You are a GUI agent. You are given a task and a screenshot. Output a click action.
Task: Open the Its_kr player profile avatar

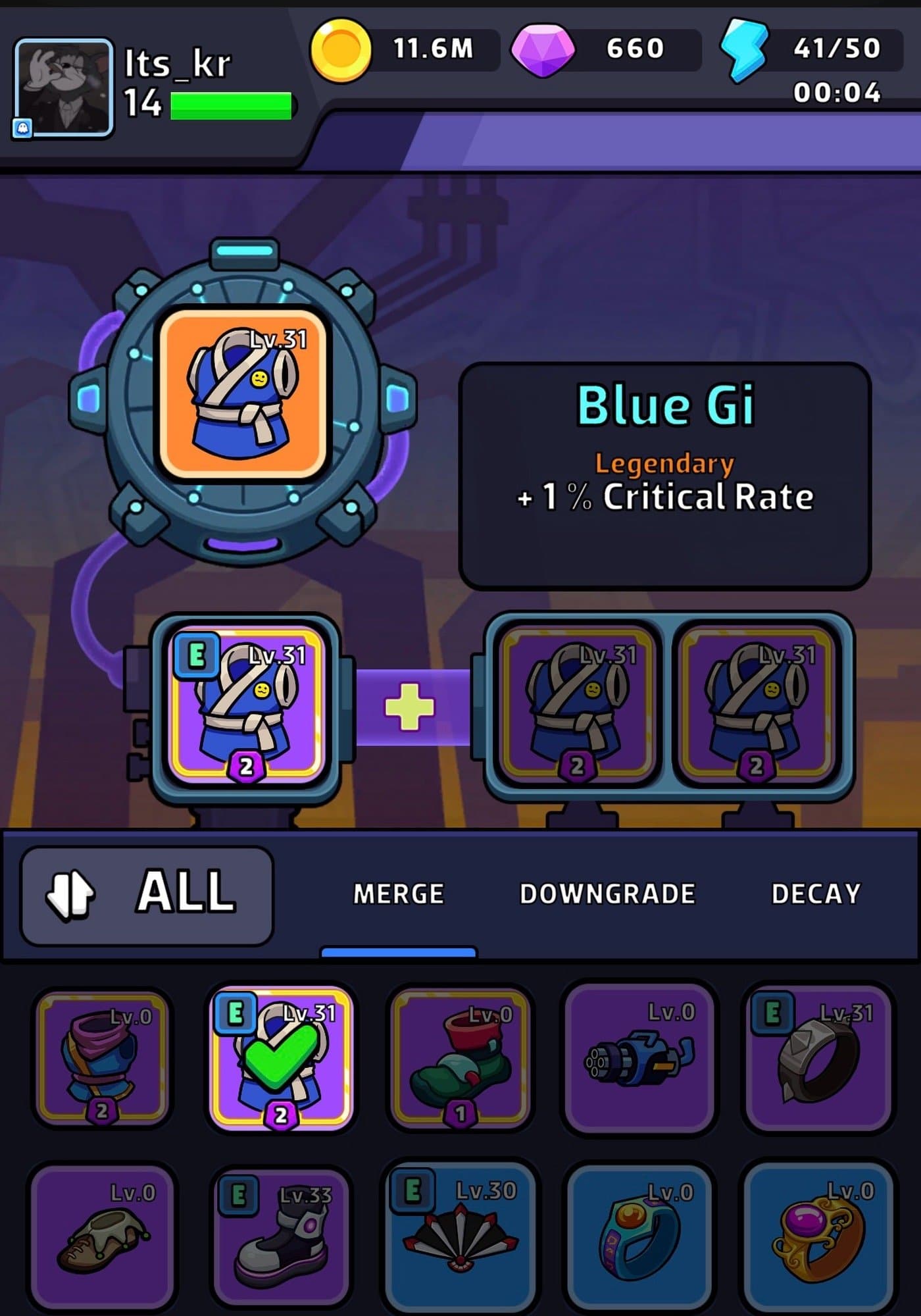64,88
